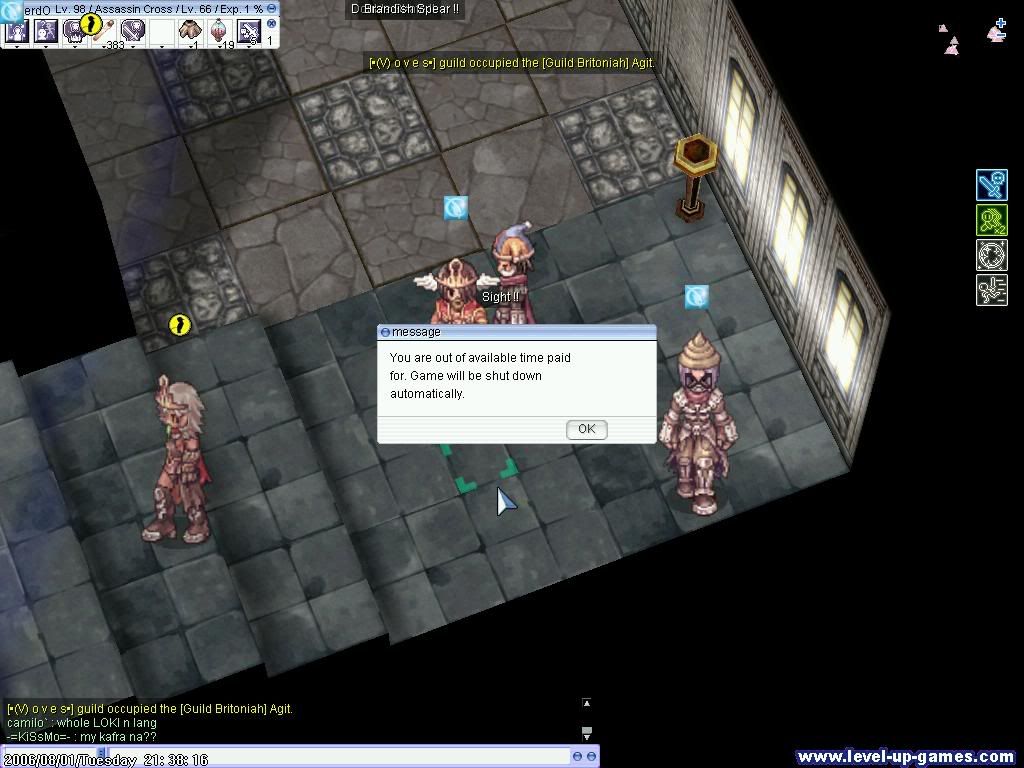
Task: Click the circular gear status icon
Action: (991, 254)
